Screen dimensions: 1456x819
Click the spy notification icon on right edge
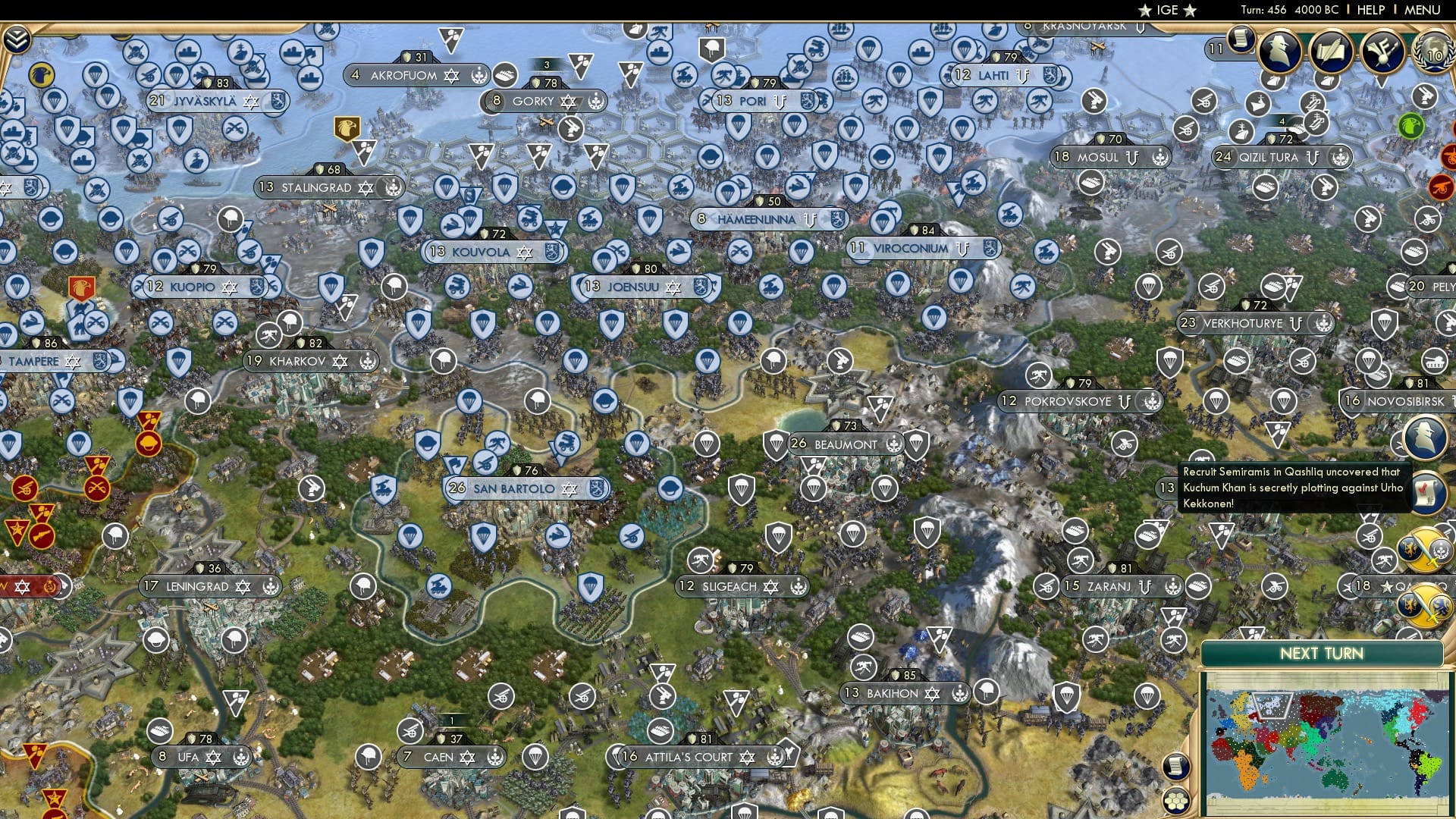[x=1424, y=438]
